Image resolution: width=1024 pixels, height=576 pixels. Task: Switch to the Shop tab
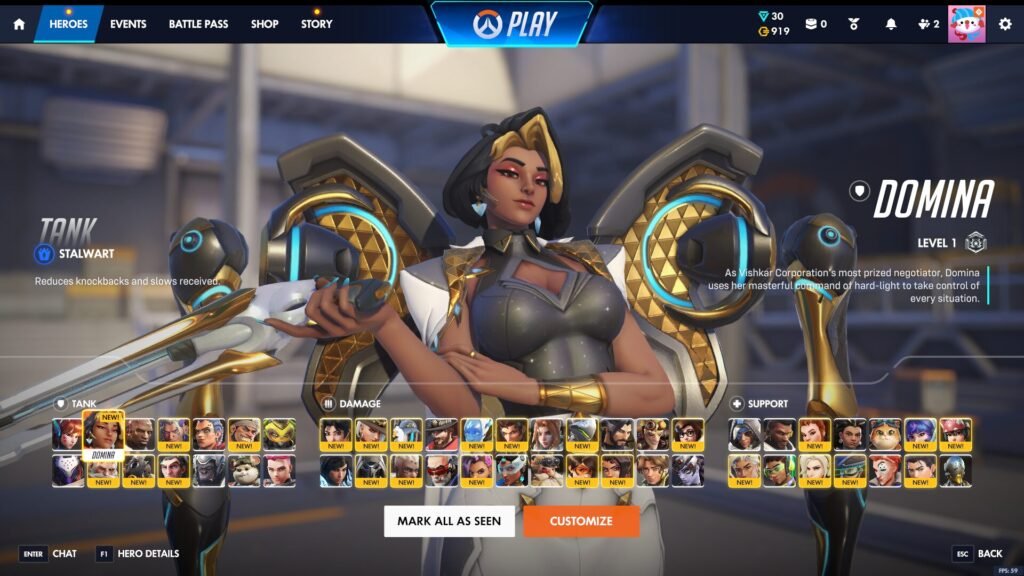pyautogui.click(x=265, y=24)
